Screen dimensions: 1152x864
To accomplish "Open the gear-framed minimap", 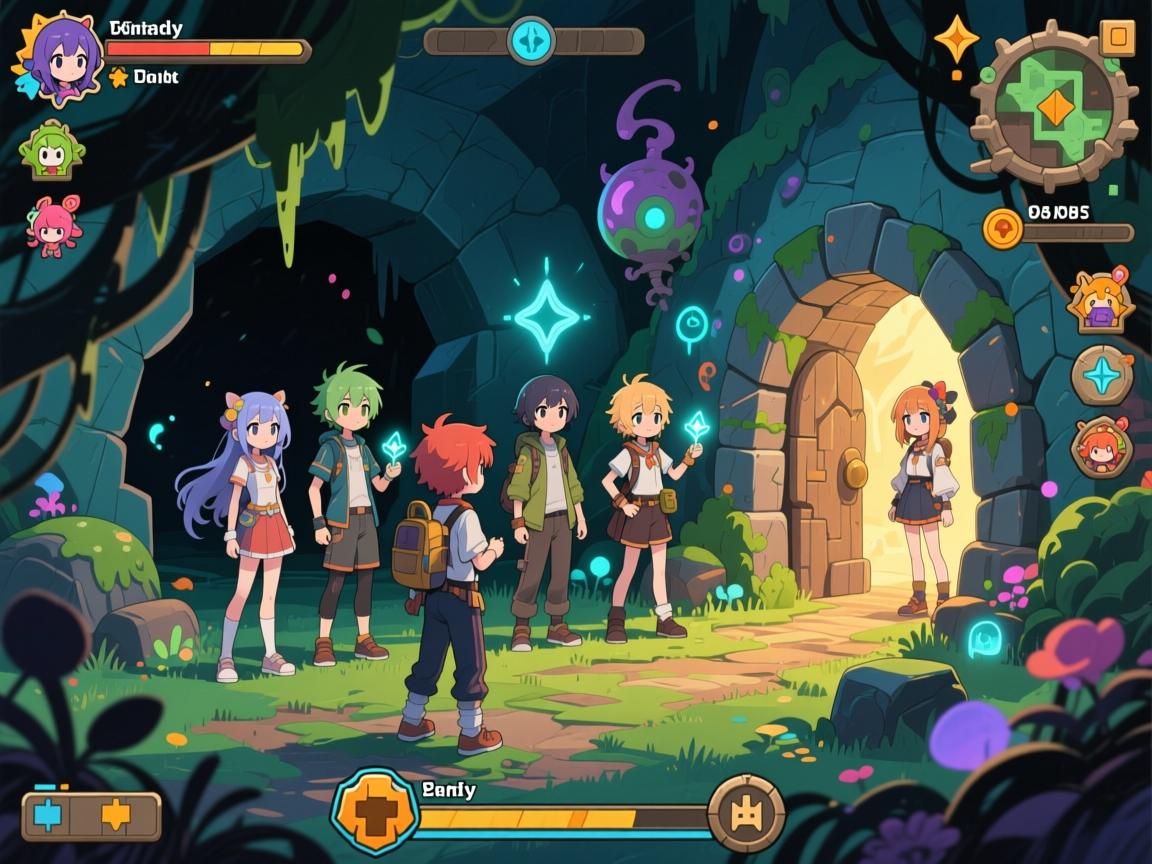I will tap(1054, 107).
